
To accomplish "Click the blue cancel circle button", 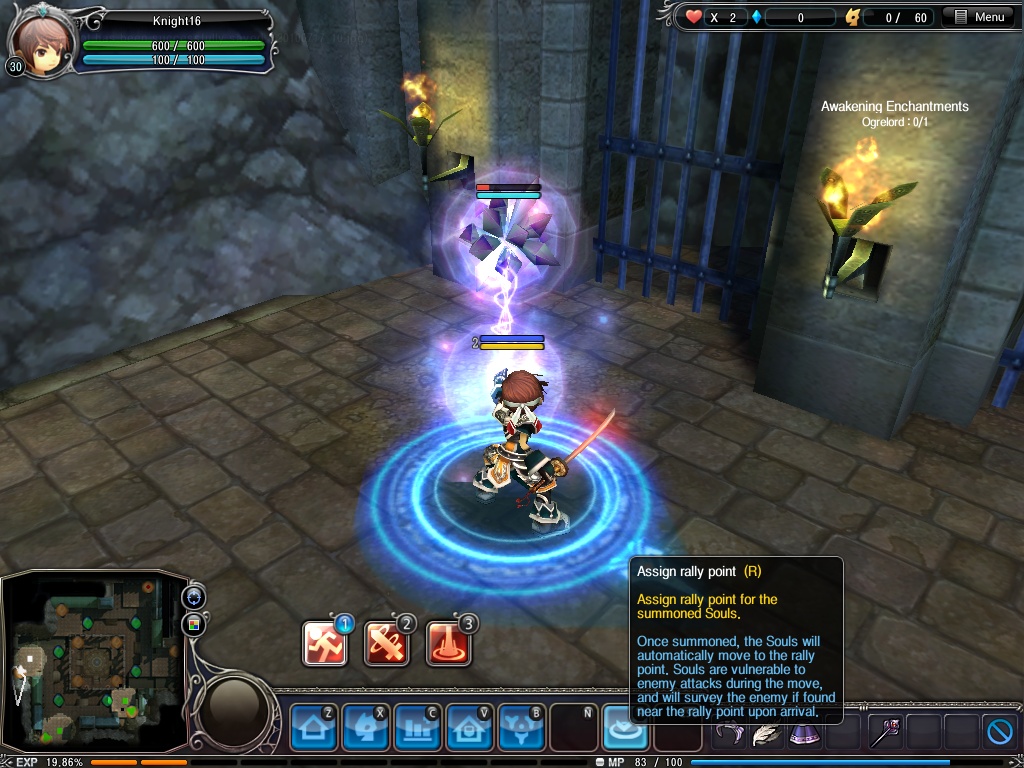I will [x=1001, y=732].
